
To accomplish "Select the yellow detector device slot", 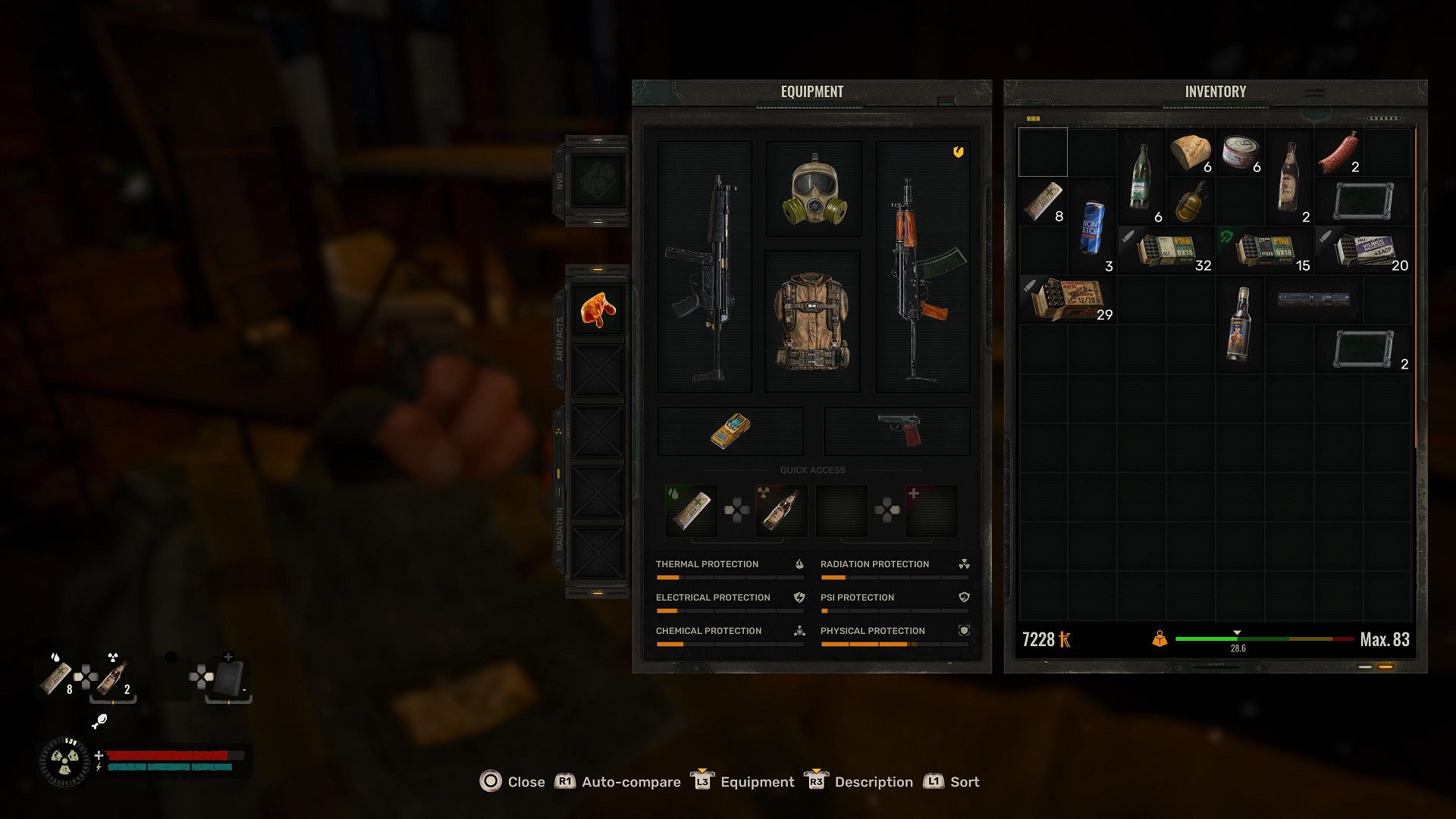I will (x=730, y=430).
